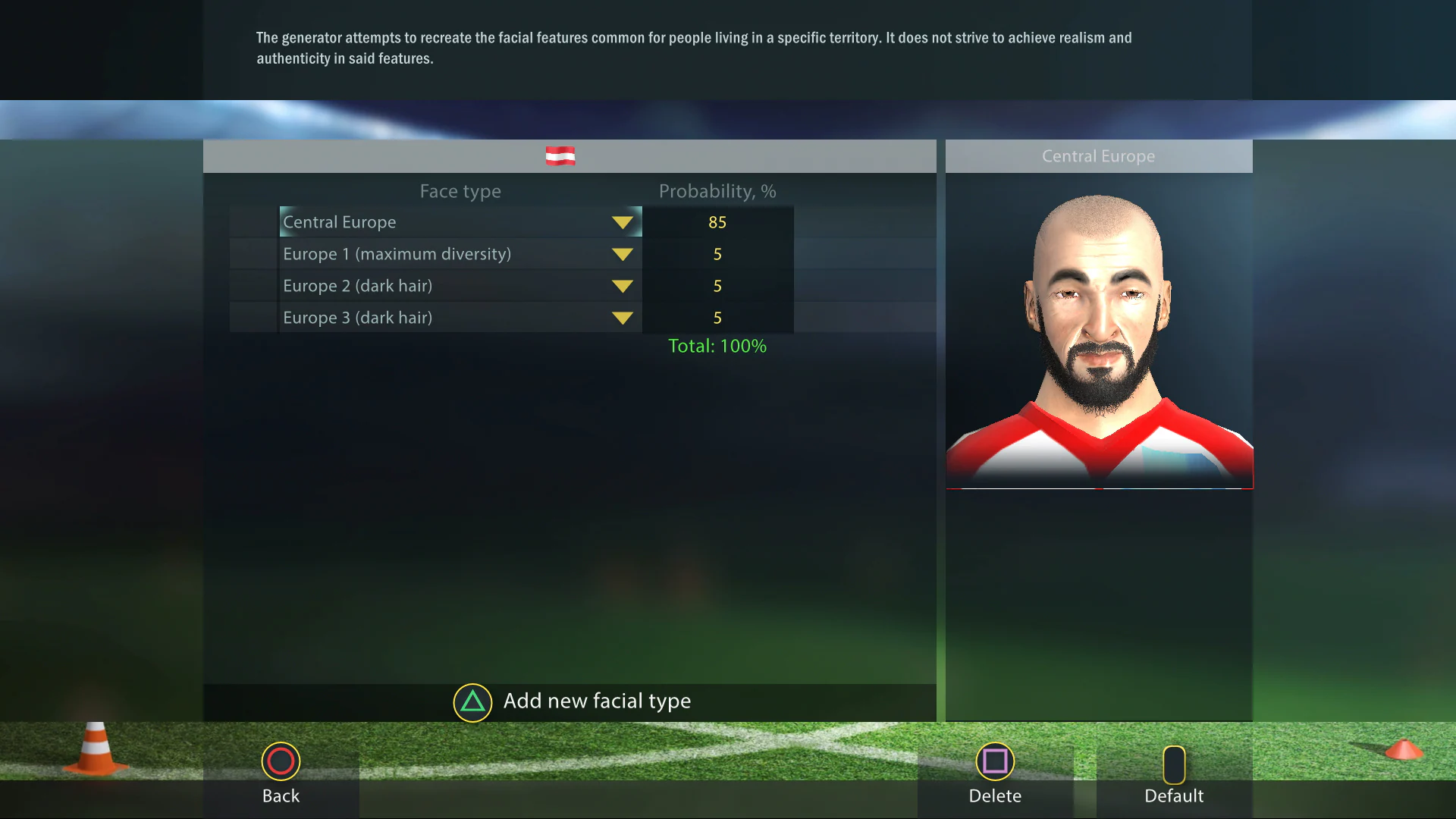Screen dimensions: 1456x819
Task: Click the red circle Back button icon
Action: pyautogui.click(x=281, y=761)
